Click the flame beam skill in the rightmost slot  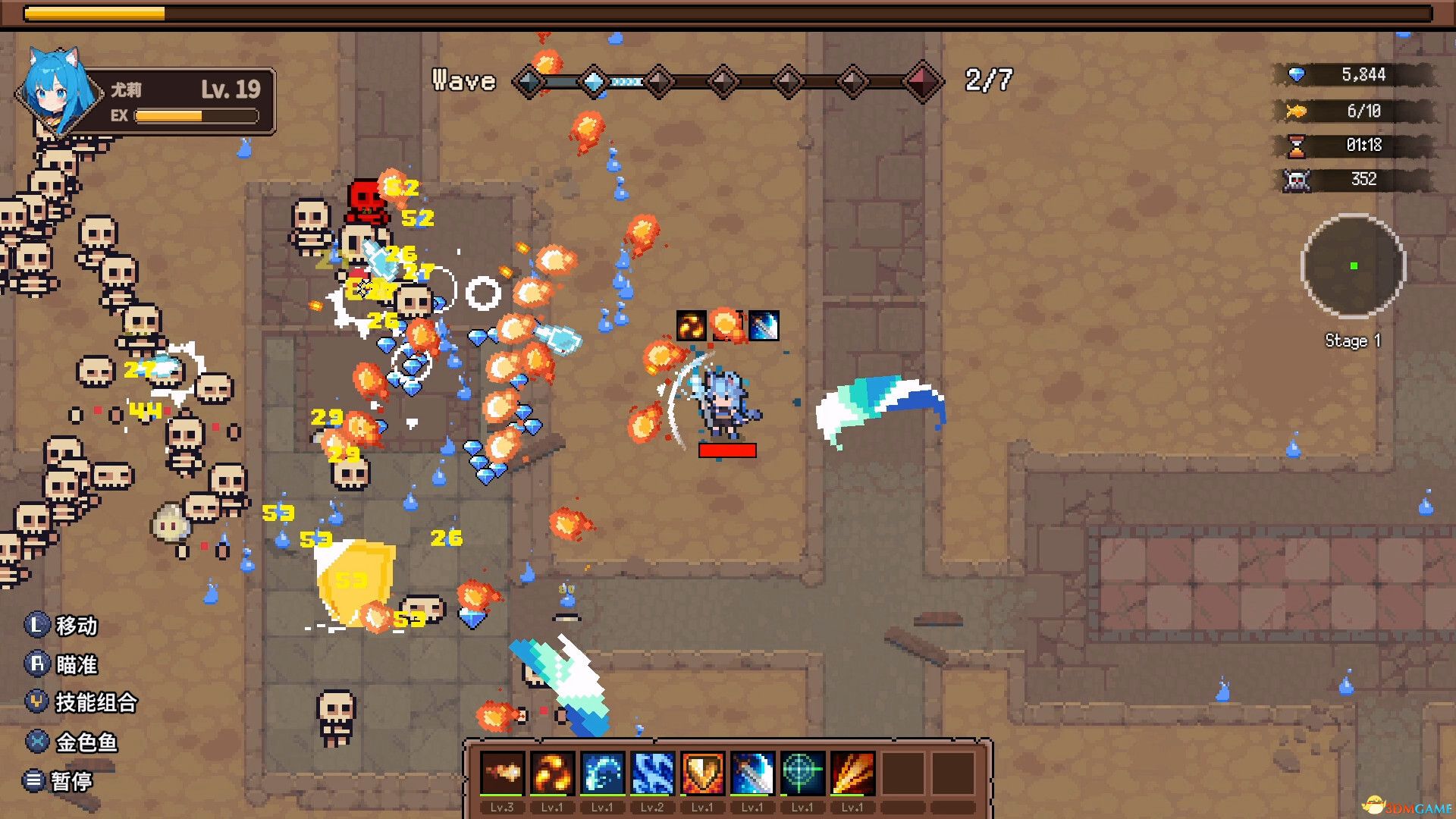853,772
